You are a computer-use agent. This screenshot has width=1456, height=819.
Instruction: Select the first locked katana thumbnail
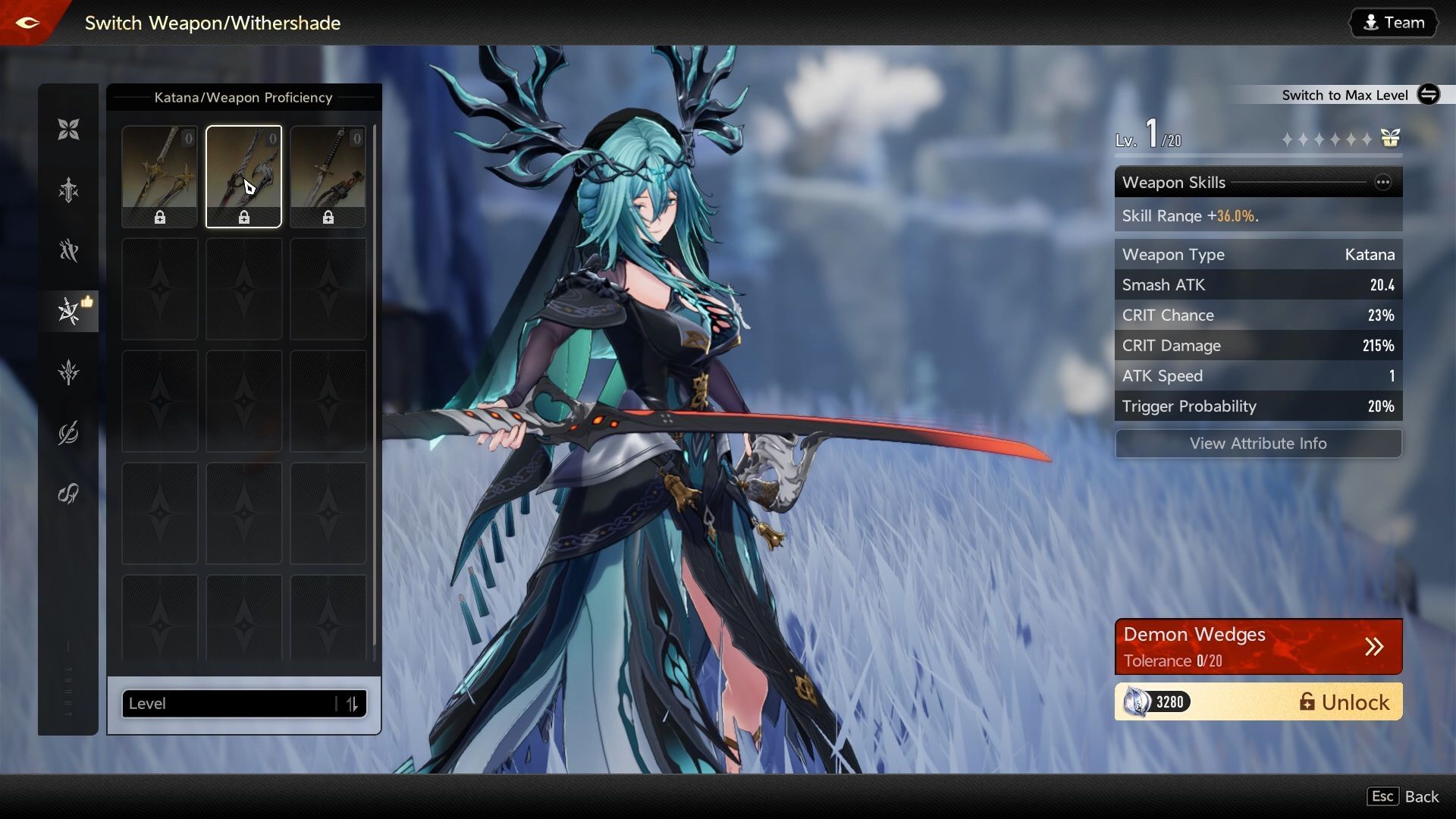pyautogui.click(x=159, y=176)
